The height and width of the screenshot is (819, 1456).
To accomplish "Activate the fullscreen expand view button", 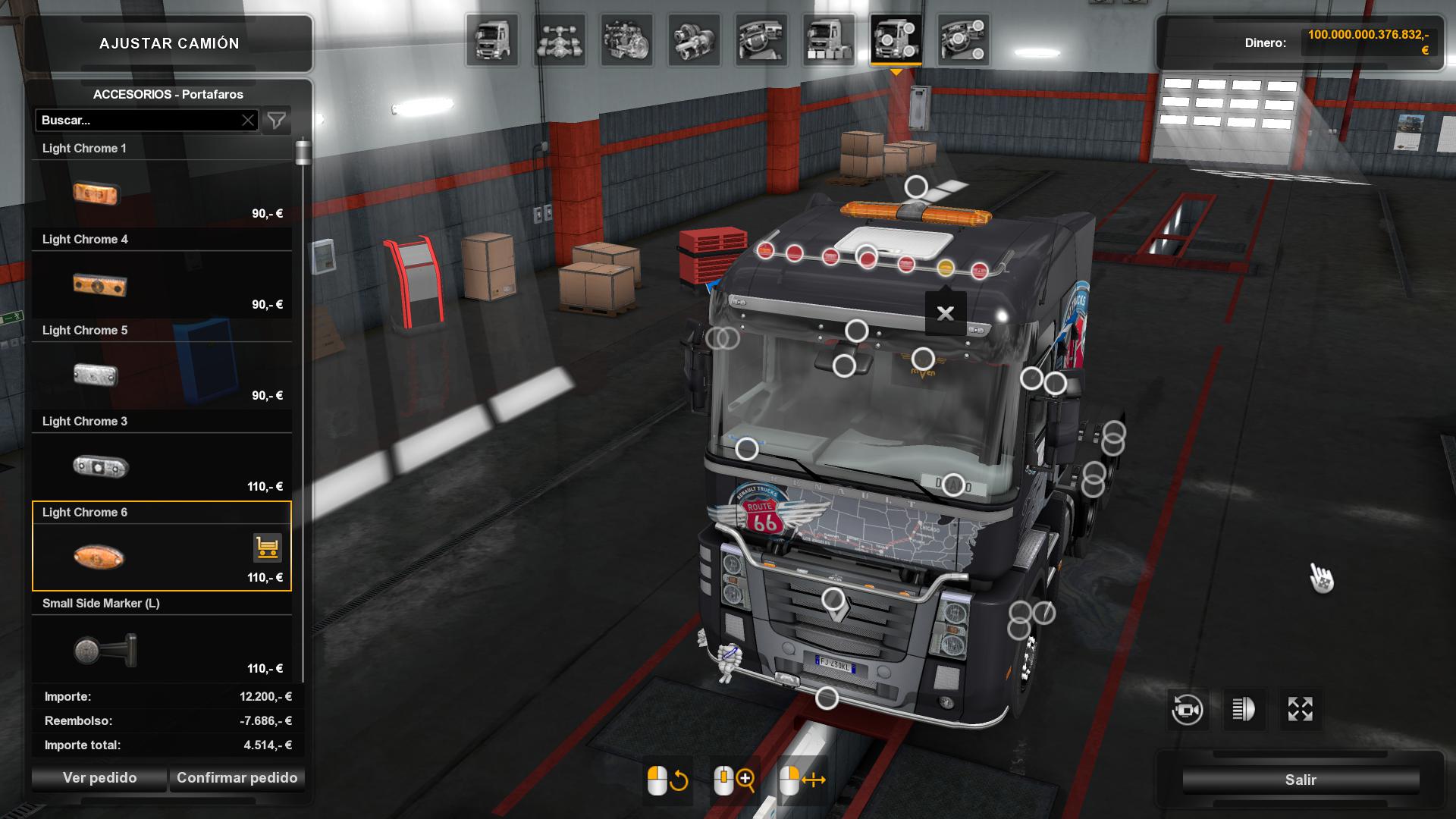I will tap(1300, 710).
